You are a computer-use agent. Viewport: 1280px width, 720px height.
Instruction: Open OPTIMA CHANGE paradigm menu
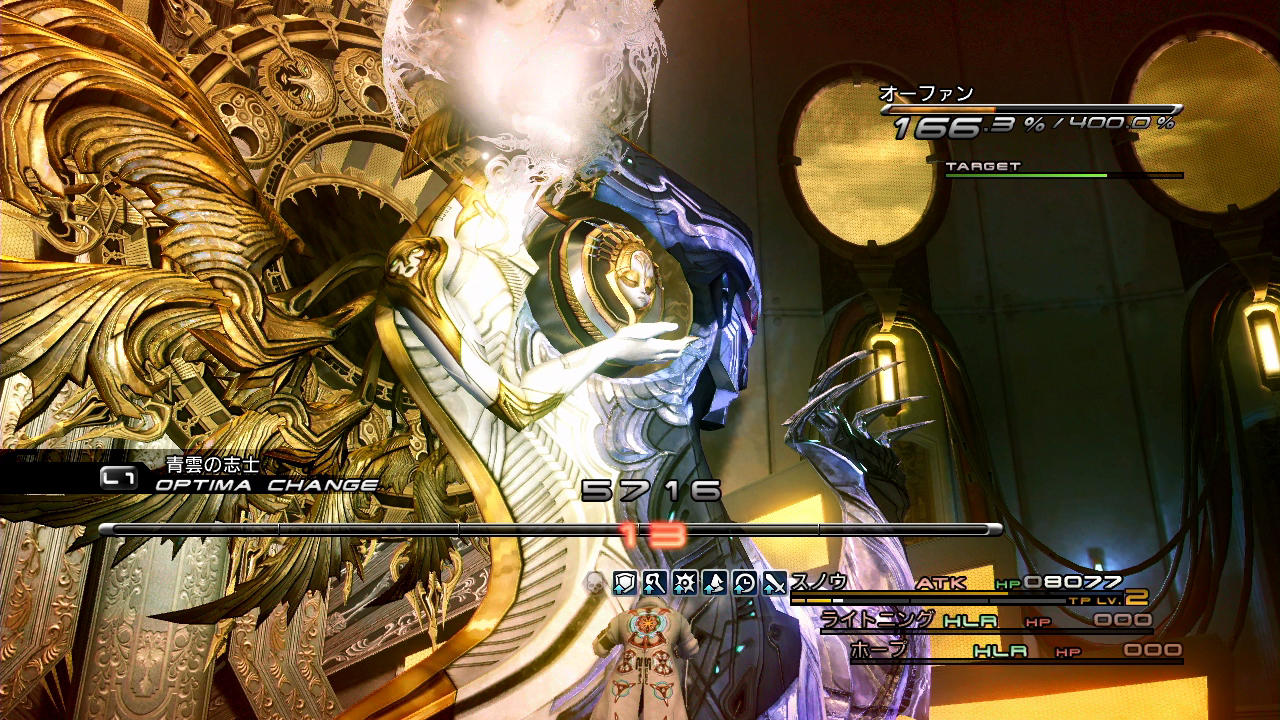(265, 486)
